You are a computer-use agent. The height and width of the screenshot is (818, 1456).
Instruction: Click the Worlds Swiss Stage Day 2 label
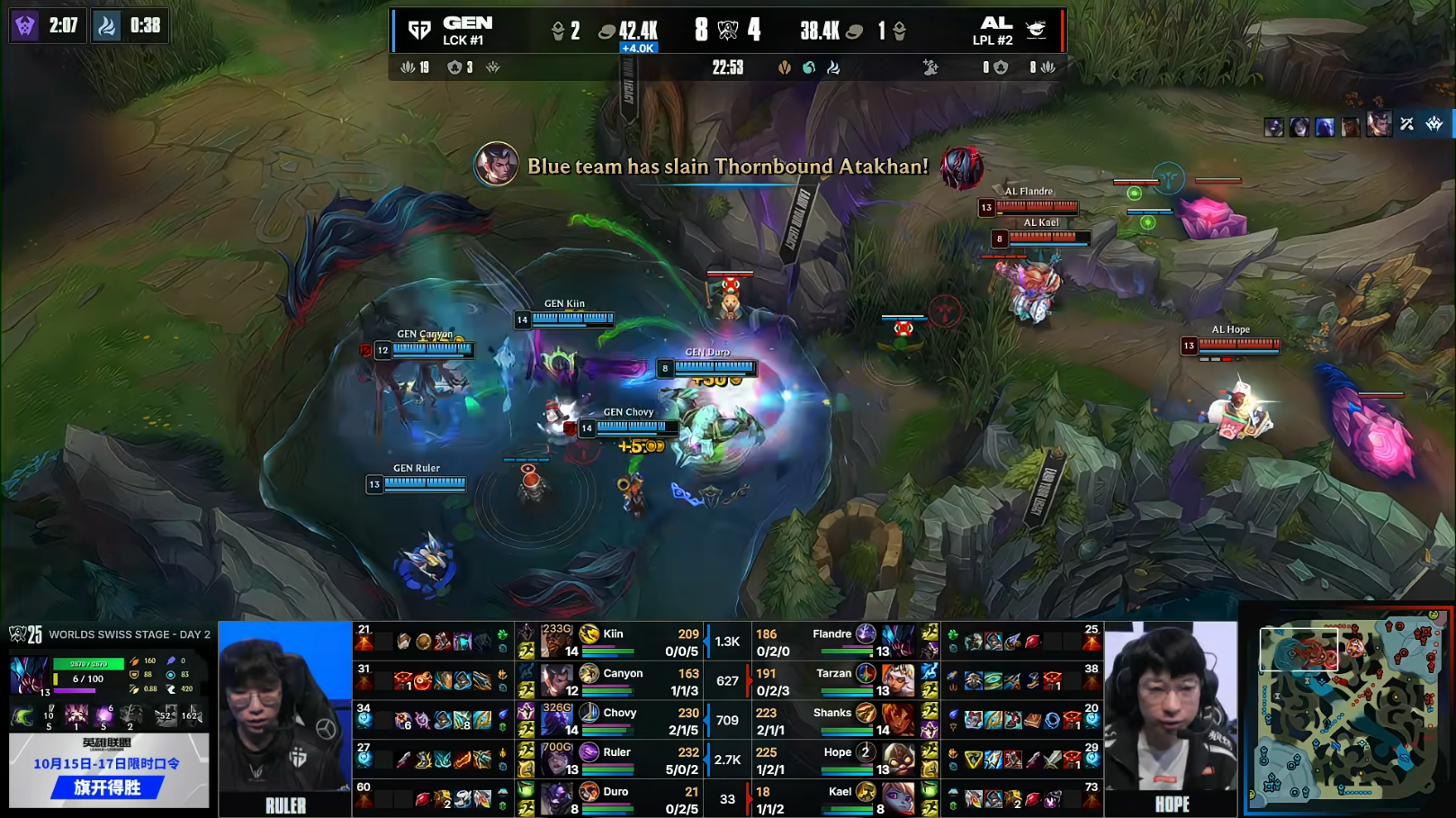129,634
